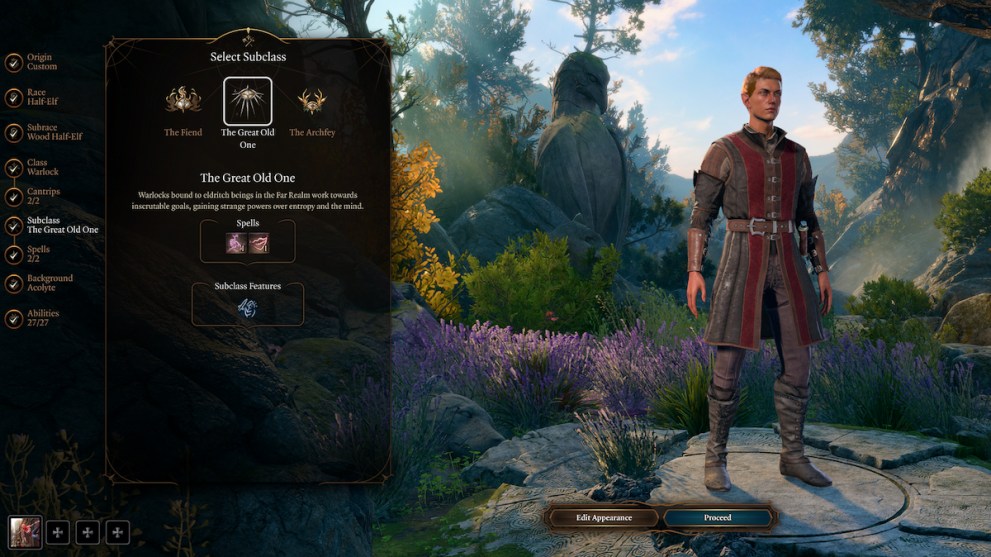Proceed to the next step

click(718, 517)
